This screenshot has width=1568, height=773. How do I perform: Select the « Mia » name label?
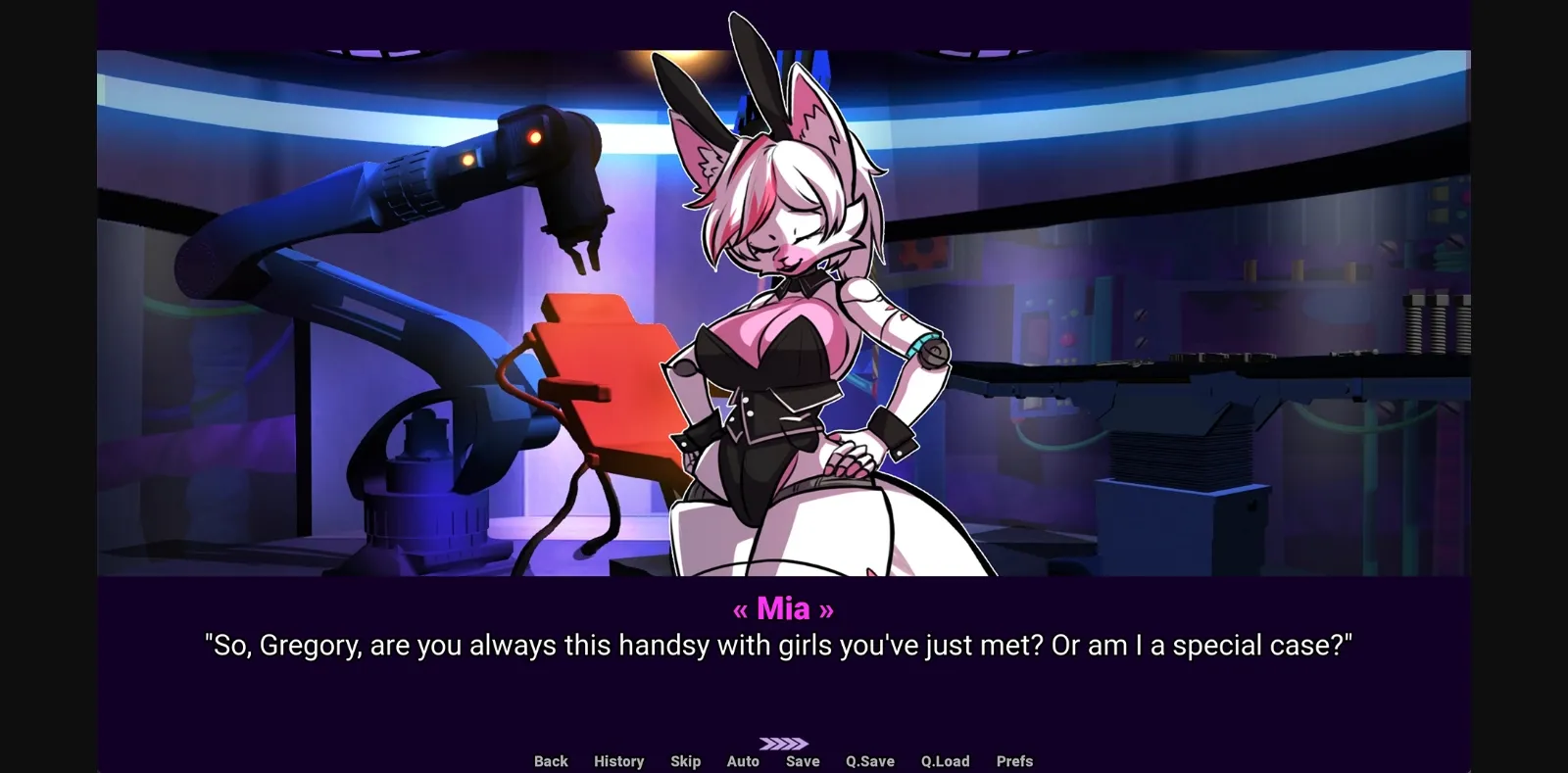click(784, 608)
